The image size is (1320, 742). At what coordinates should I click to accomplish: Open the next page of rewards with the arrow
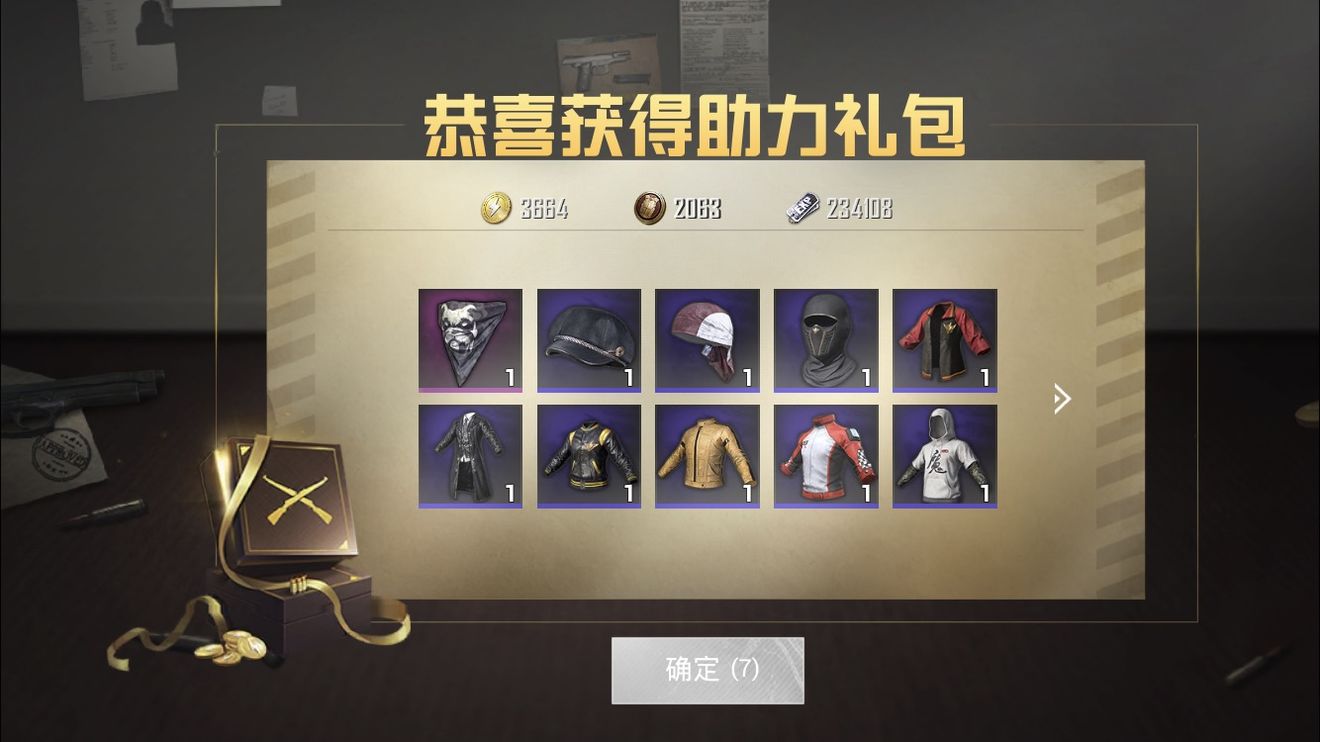coord(1061,398)
